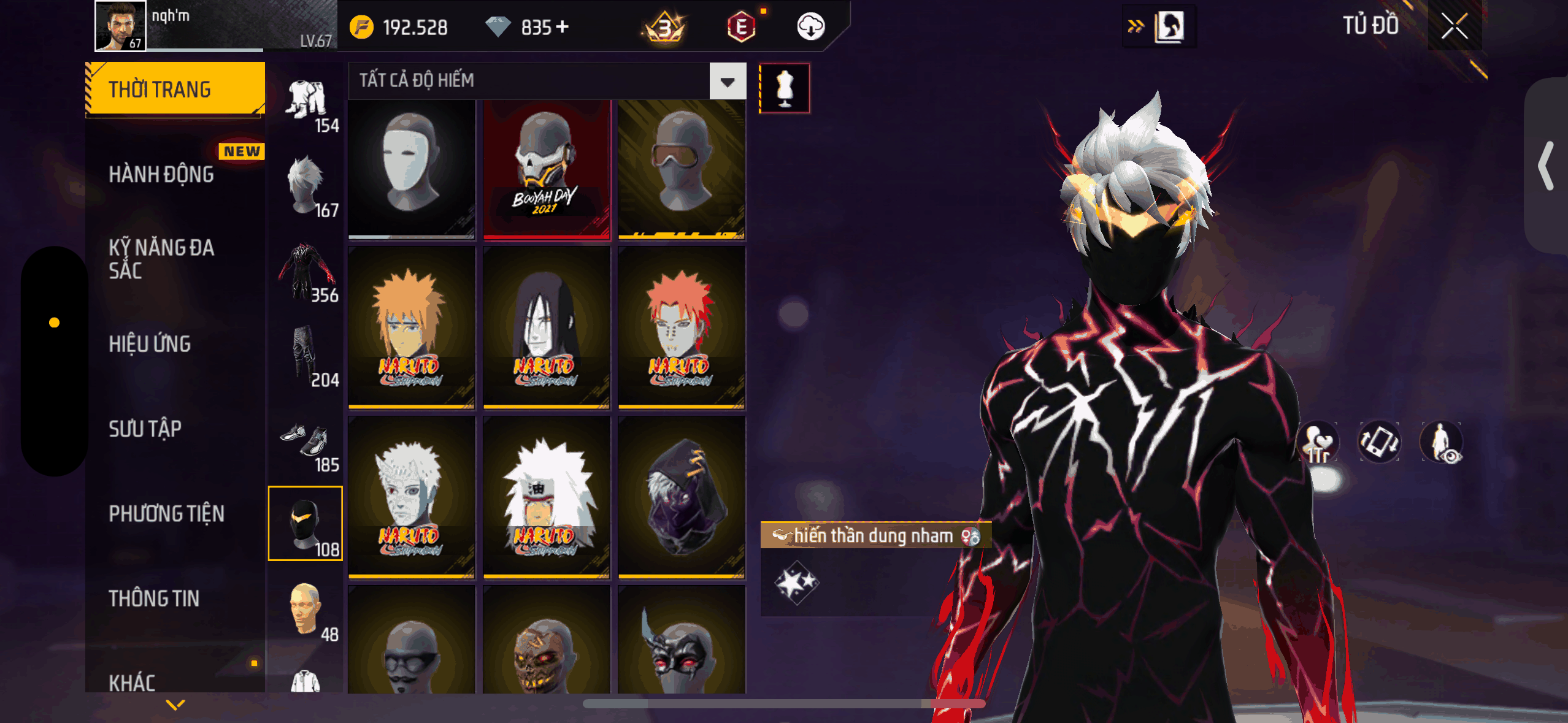Open the Phương Tiện tab

[166, 514]
